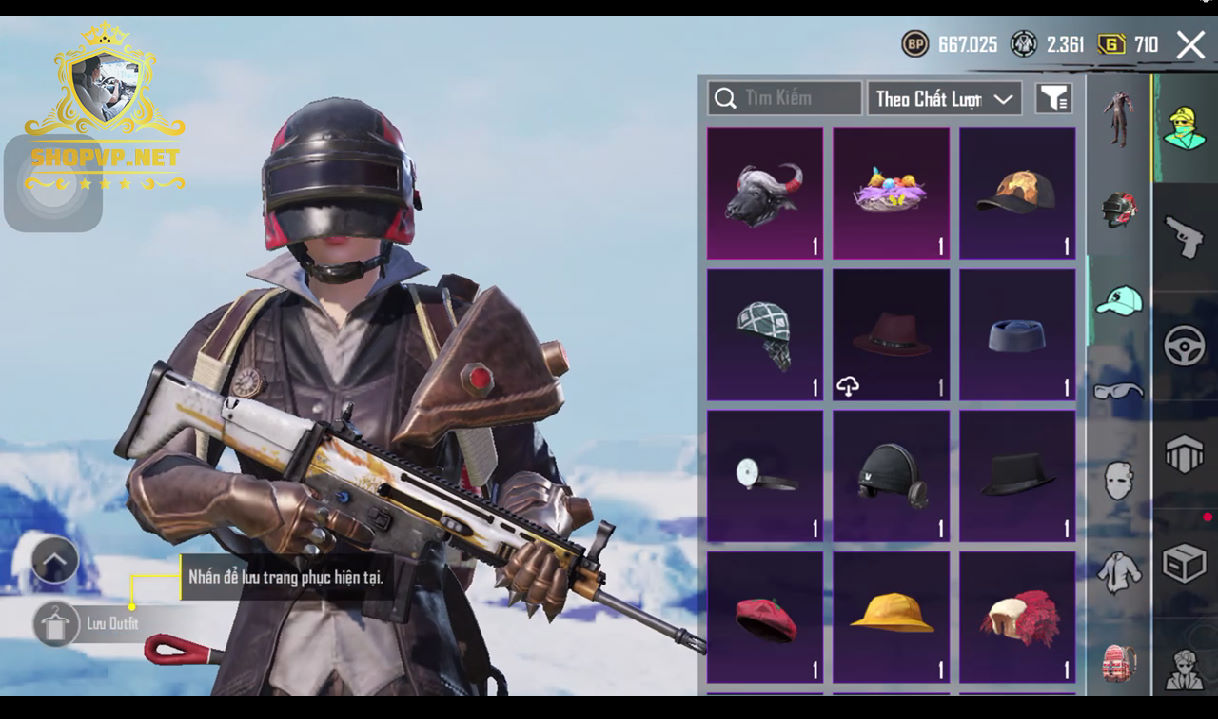
Task: Open the backpack category tab
Action: (1118, 663)
